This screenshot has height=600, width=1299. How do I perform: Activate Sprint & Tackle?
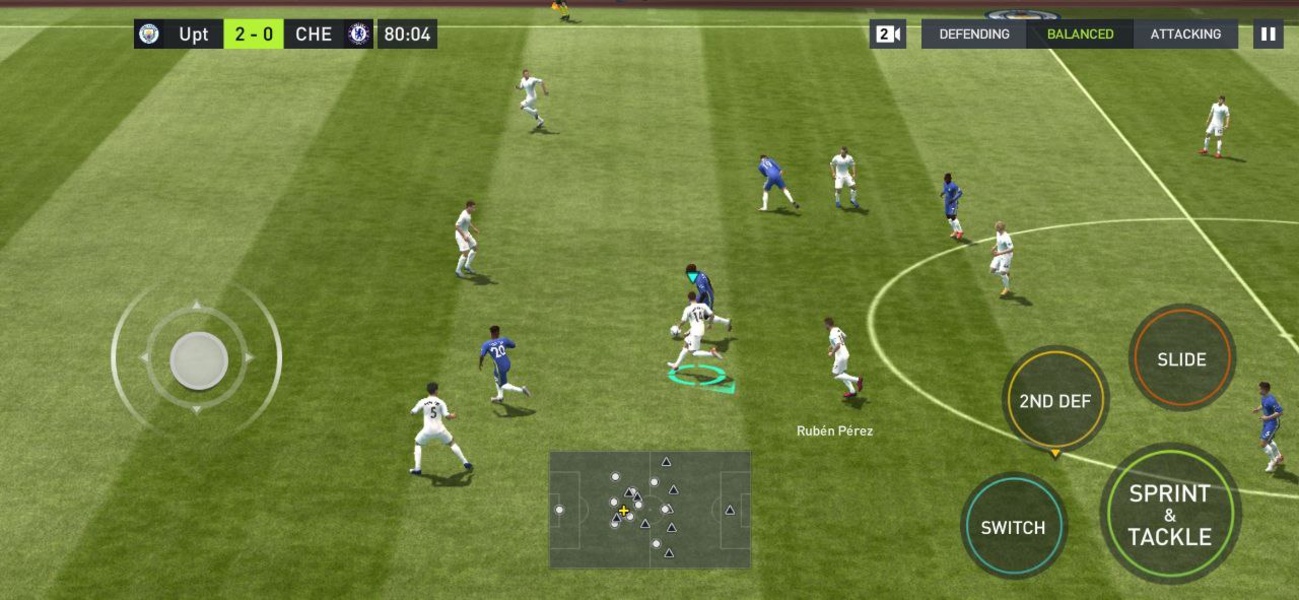pos(1170,514)
